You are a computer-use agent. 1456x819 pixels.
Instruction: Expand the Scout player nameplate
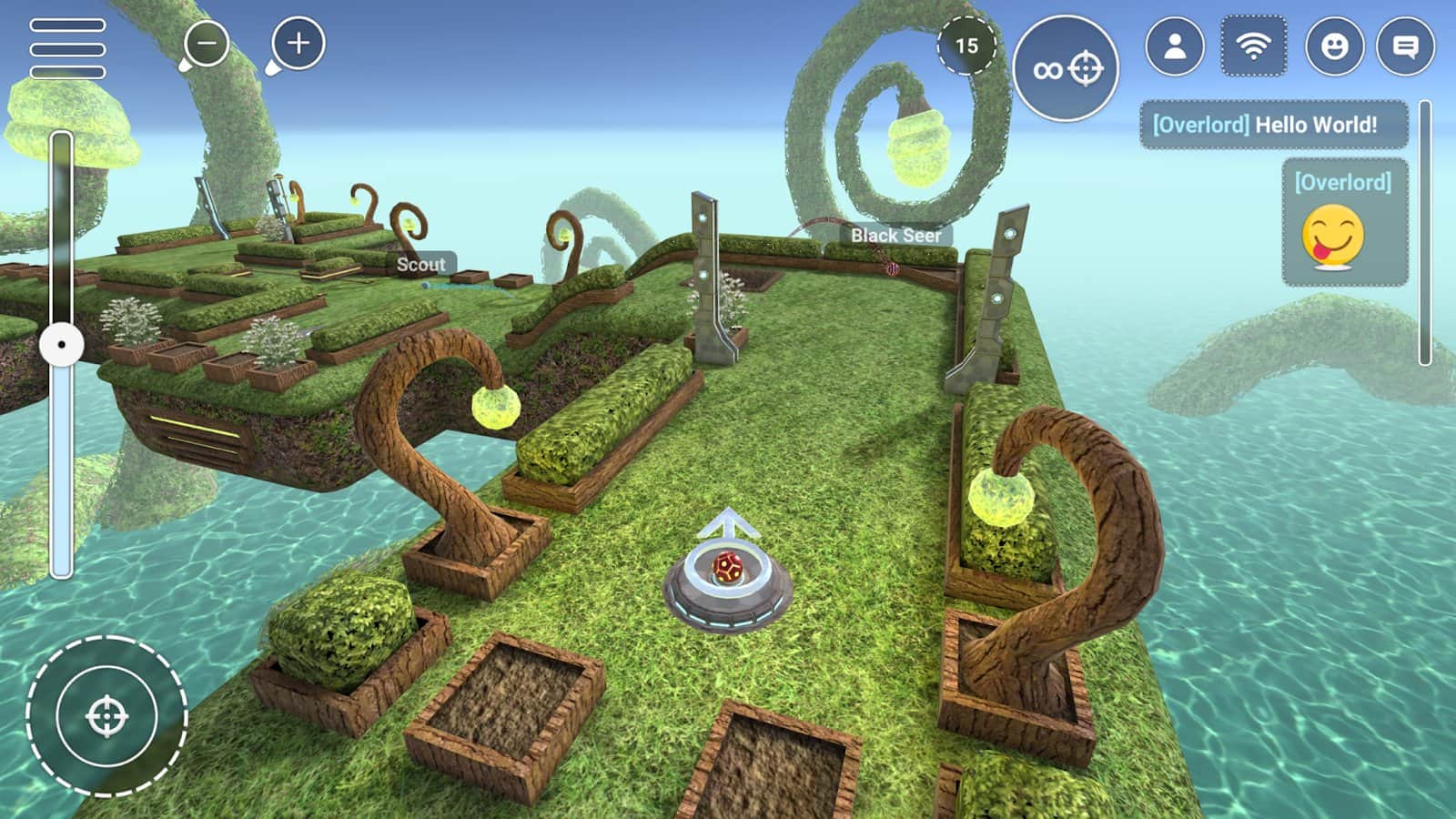pyautogui.click(x=420, y=266)
